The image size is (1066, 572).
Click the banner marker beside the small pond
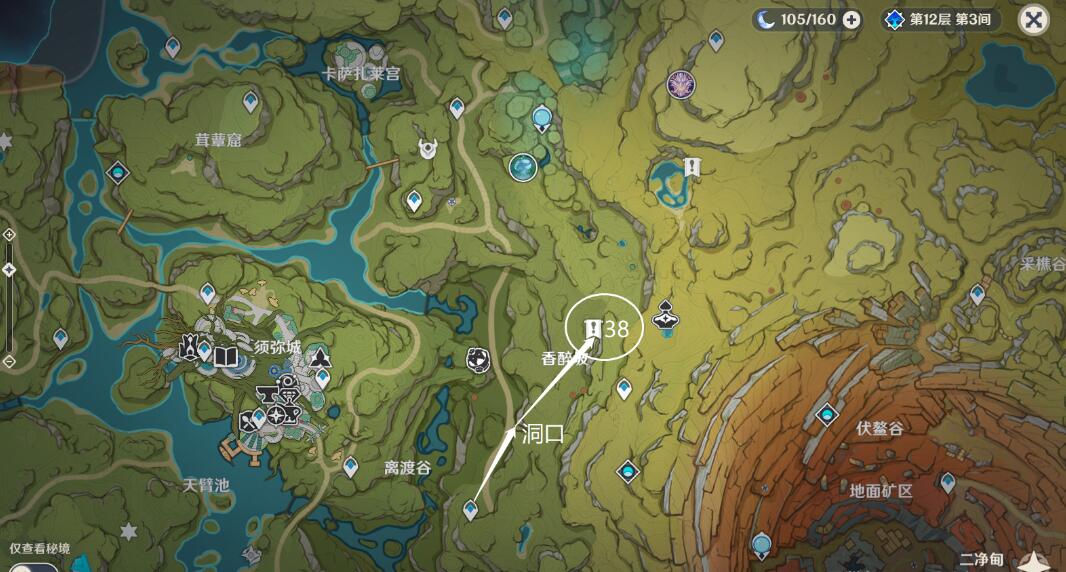click(x=690, y=167)
